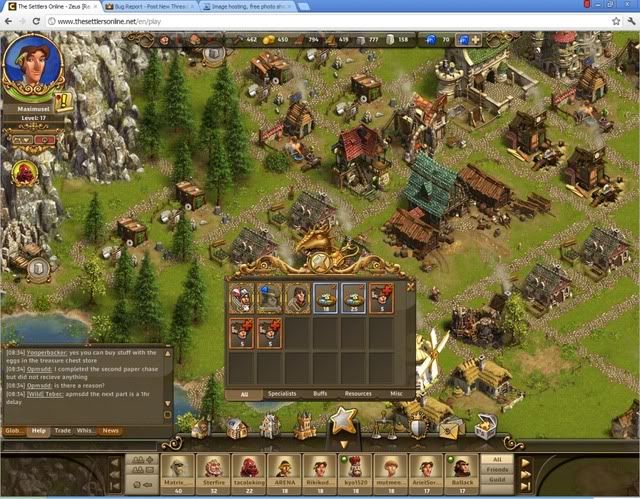Open the Buffs tab
Image resolution: width=640 pixels, height=499 pixels.
(x=320, y=394)
